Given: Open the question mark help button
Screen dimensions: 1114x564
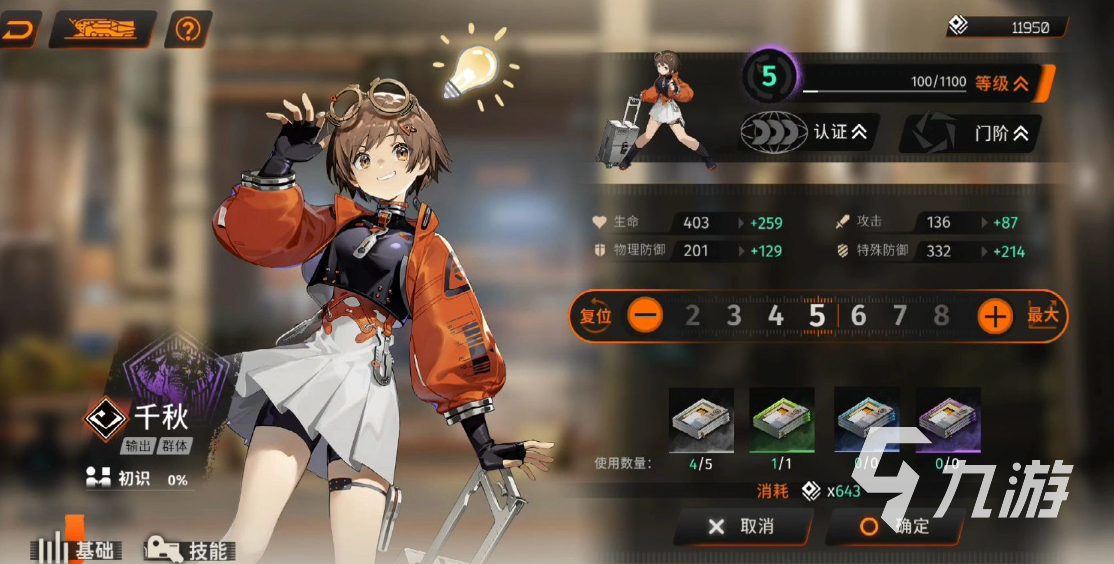Looking at the screenshot, I should 187,29.
